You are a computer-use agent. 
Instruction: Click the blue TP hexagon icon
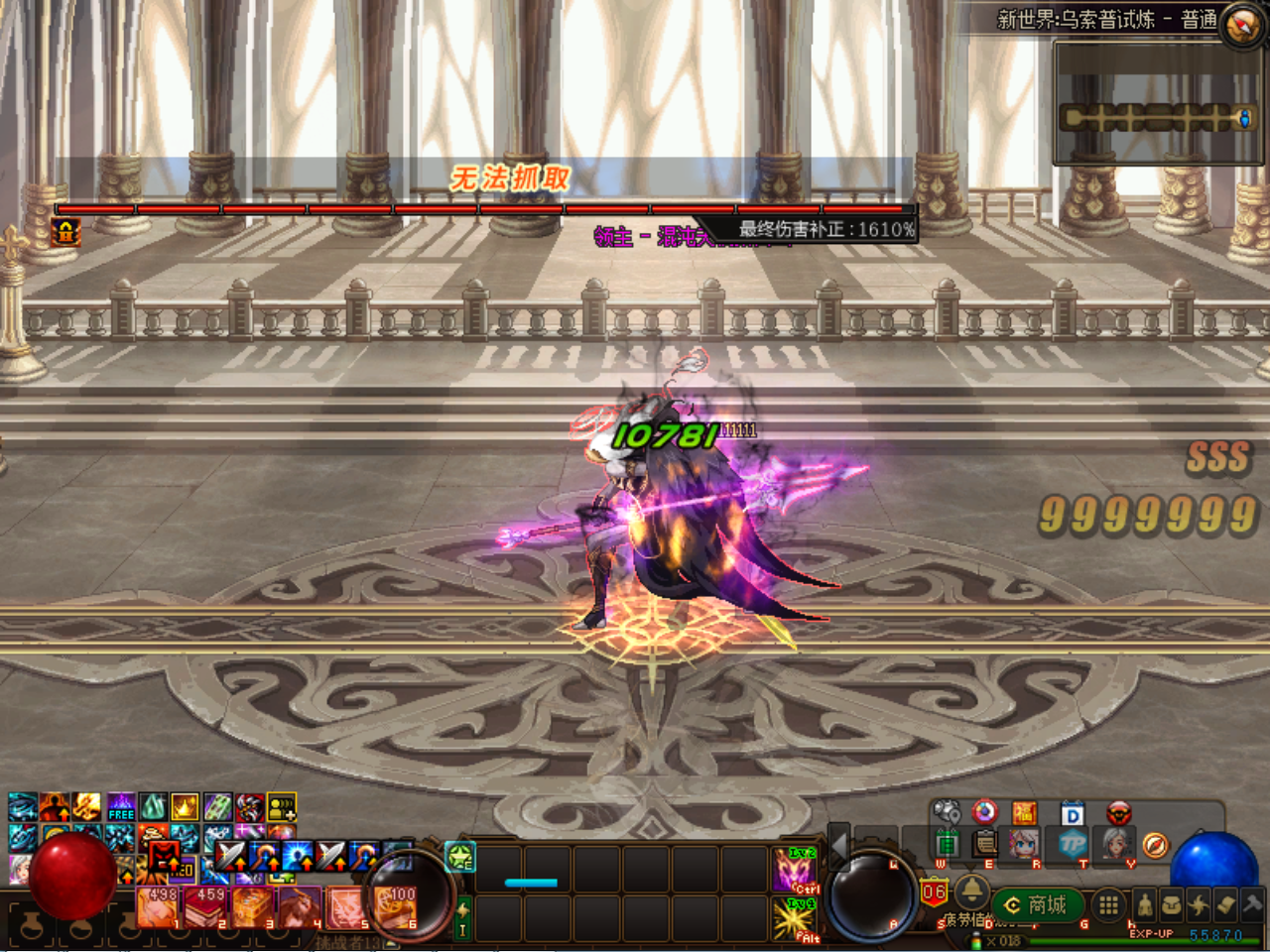(1073, 844)
